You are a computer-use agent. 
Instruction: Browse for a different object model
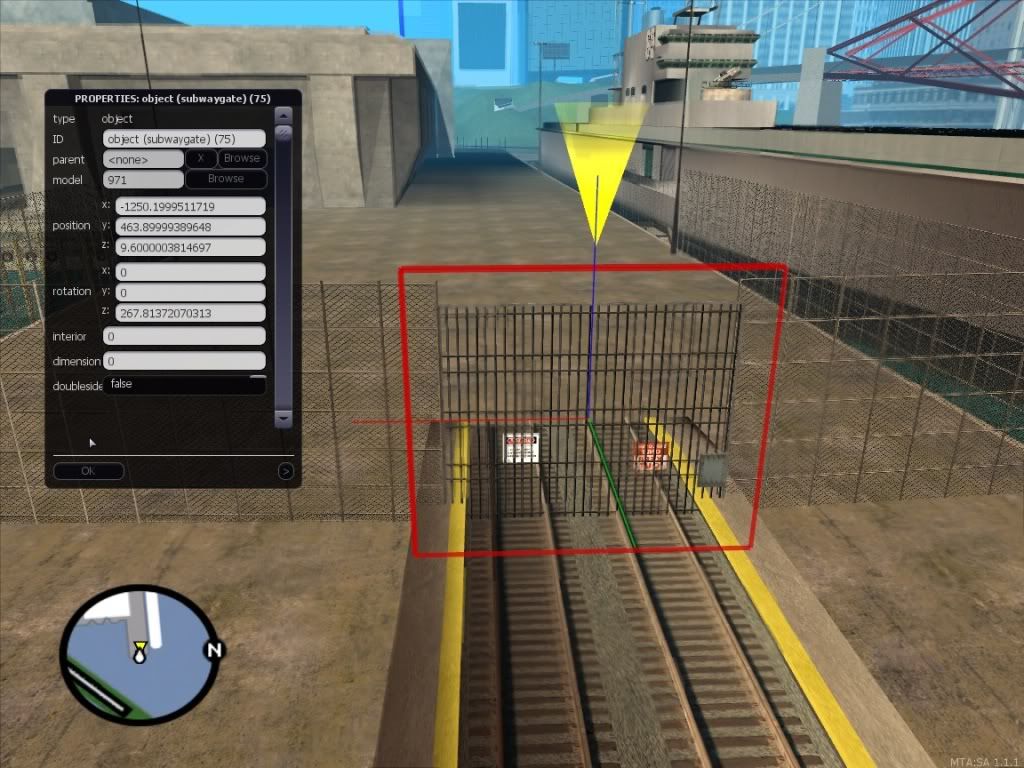pyautogui.click(x=225, y=179)
